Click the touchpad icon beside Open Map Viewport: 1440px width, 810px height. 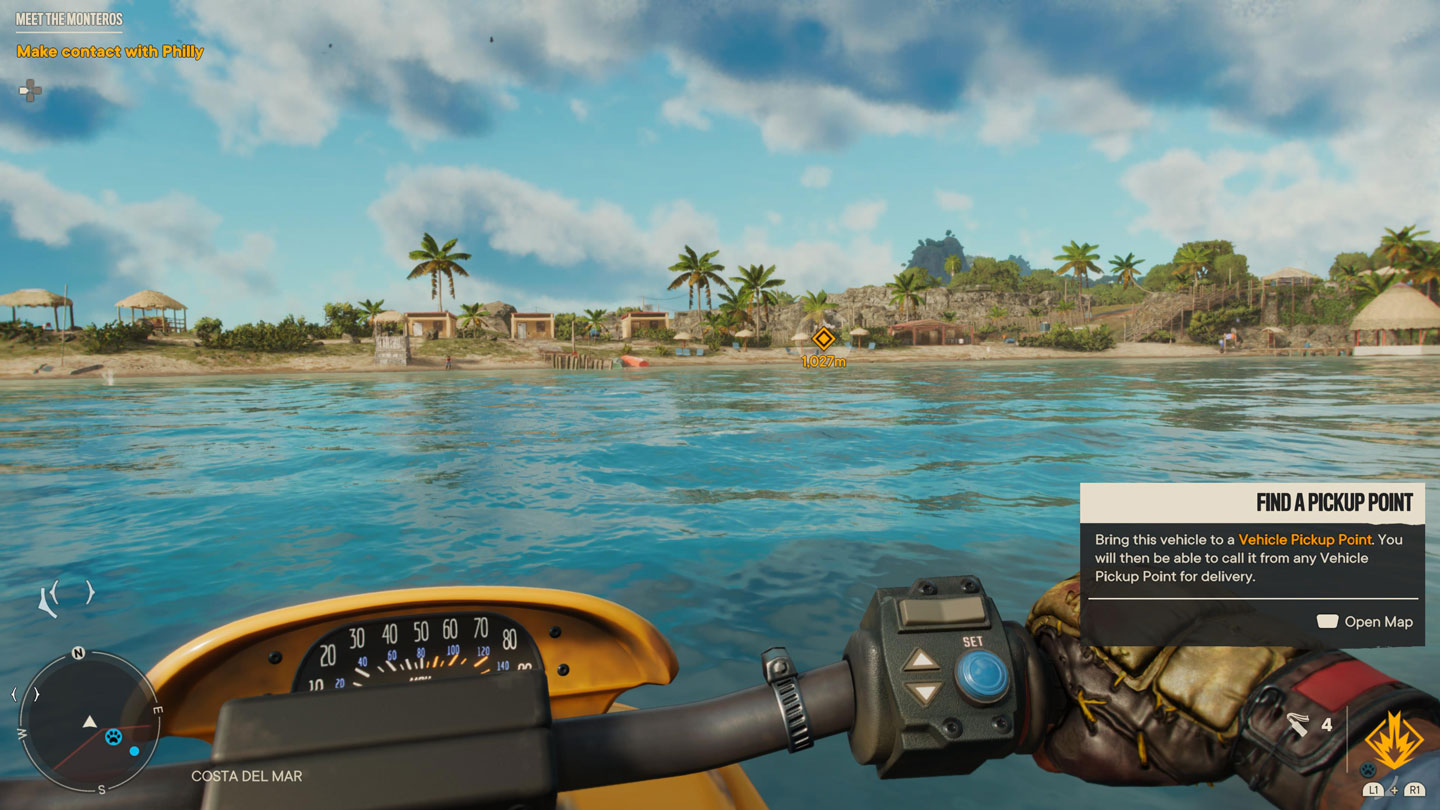coord(1328,621)
